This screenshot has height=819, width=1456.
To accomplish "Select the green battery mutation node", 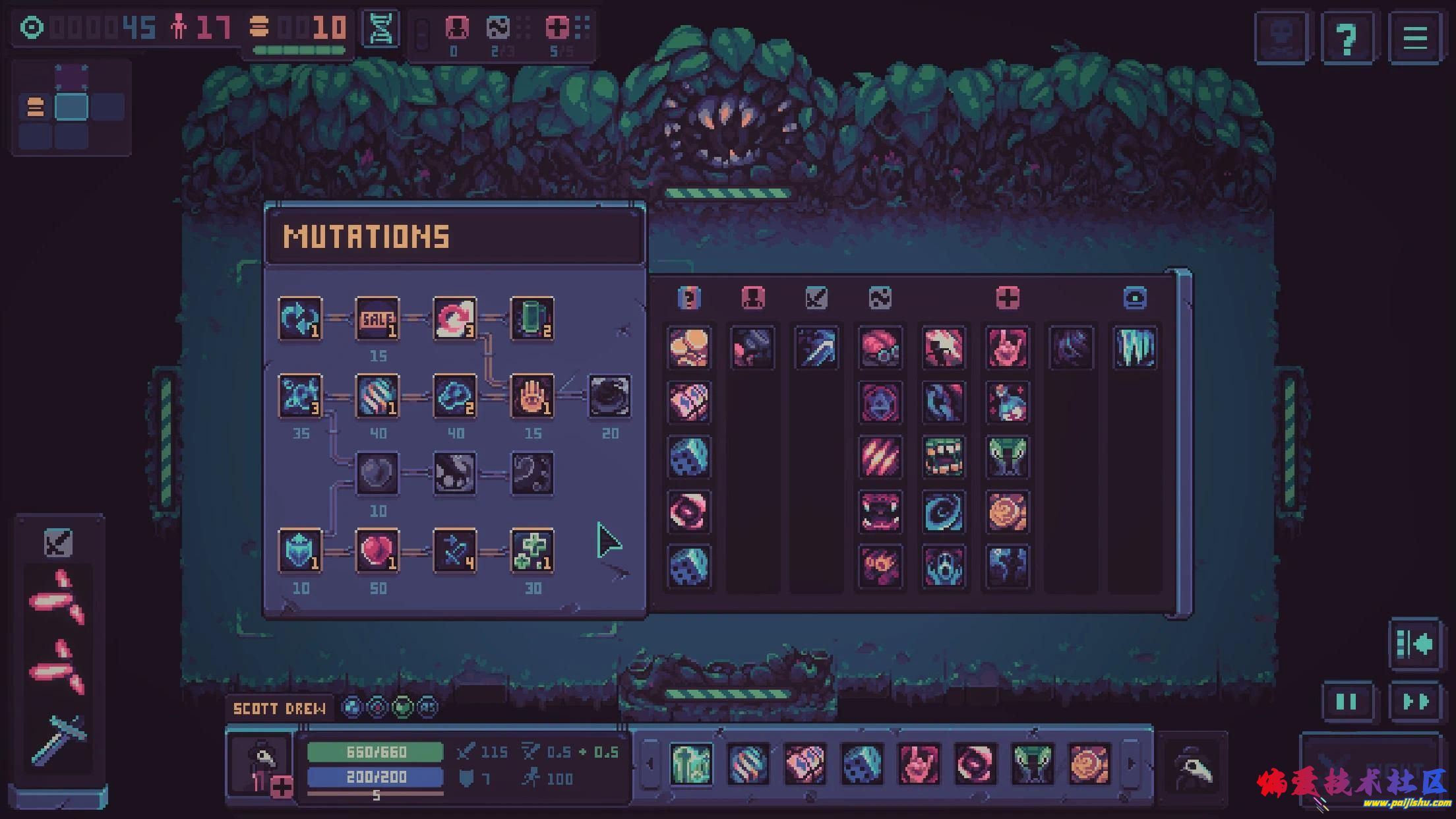I will [532, 319].
